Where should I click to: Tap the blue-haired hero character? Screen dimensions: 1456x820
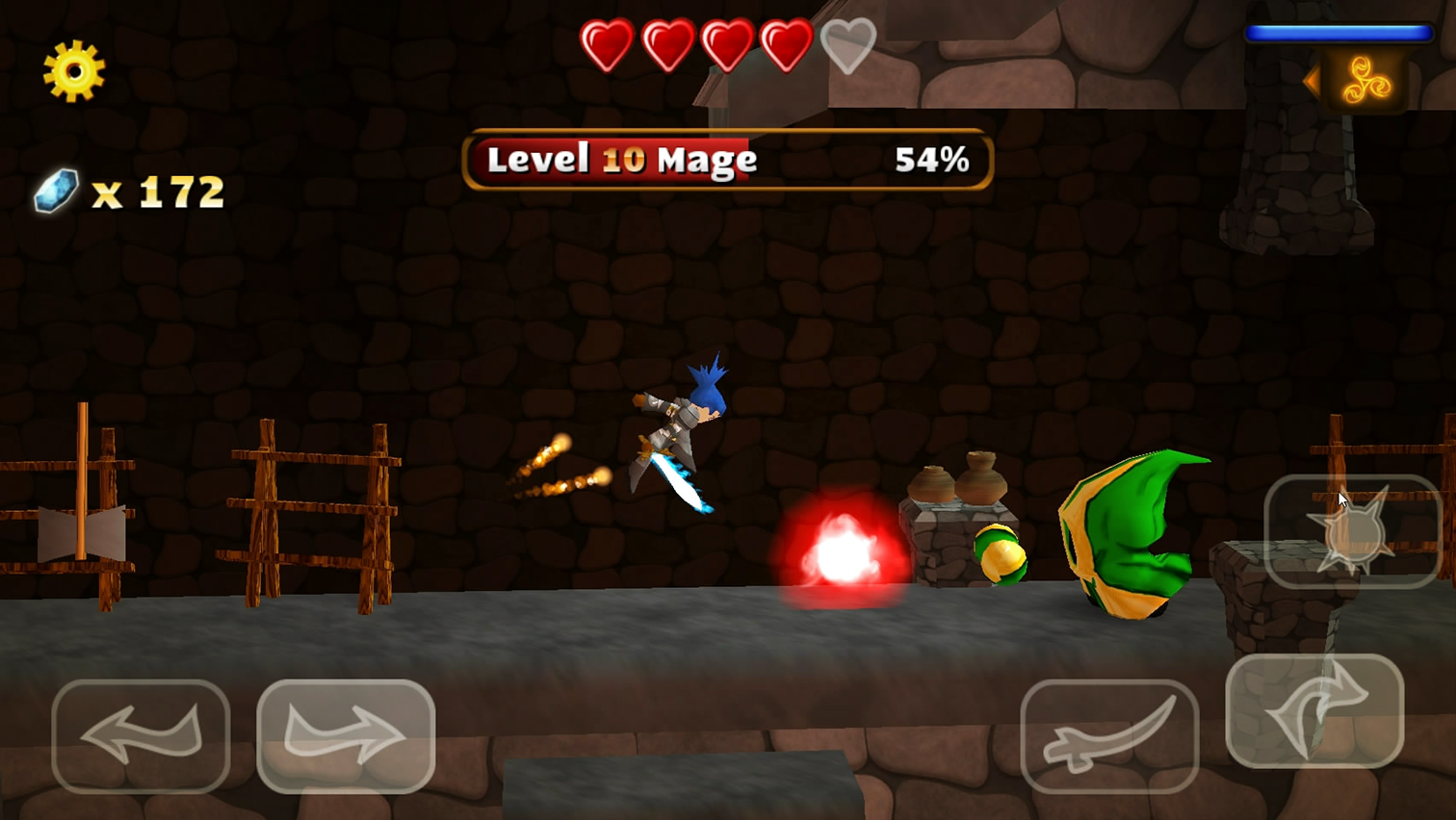coord(684,423)
